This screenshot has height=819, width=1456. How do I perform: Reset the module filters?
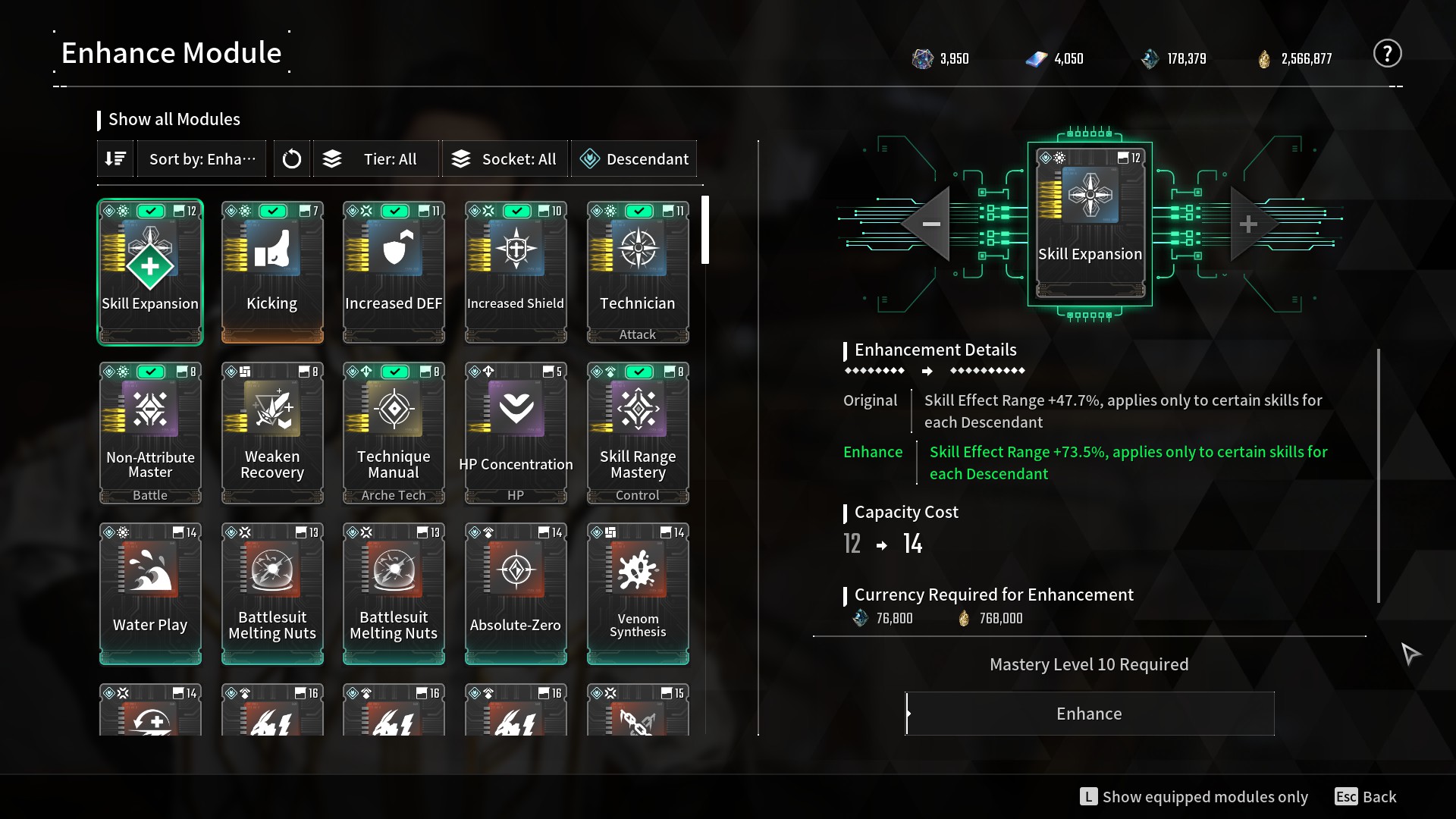292,159
